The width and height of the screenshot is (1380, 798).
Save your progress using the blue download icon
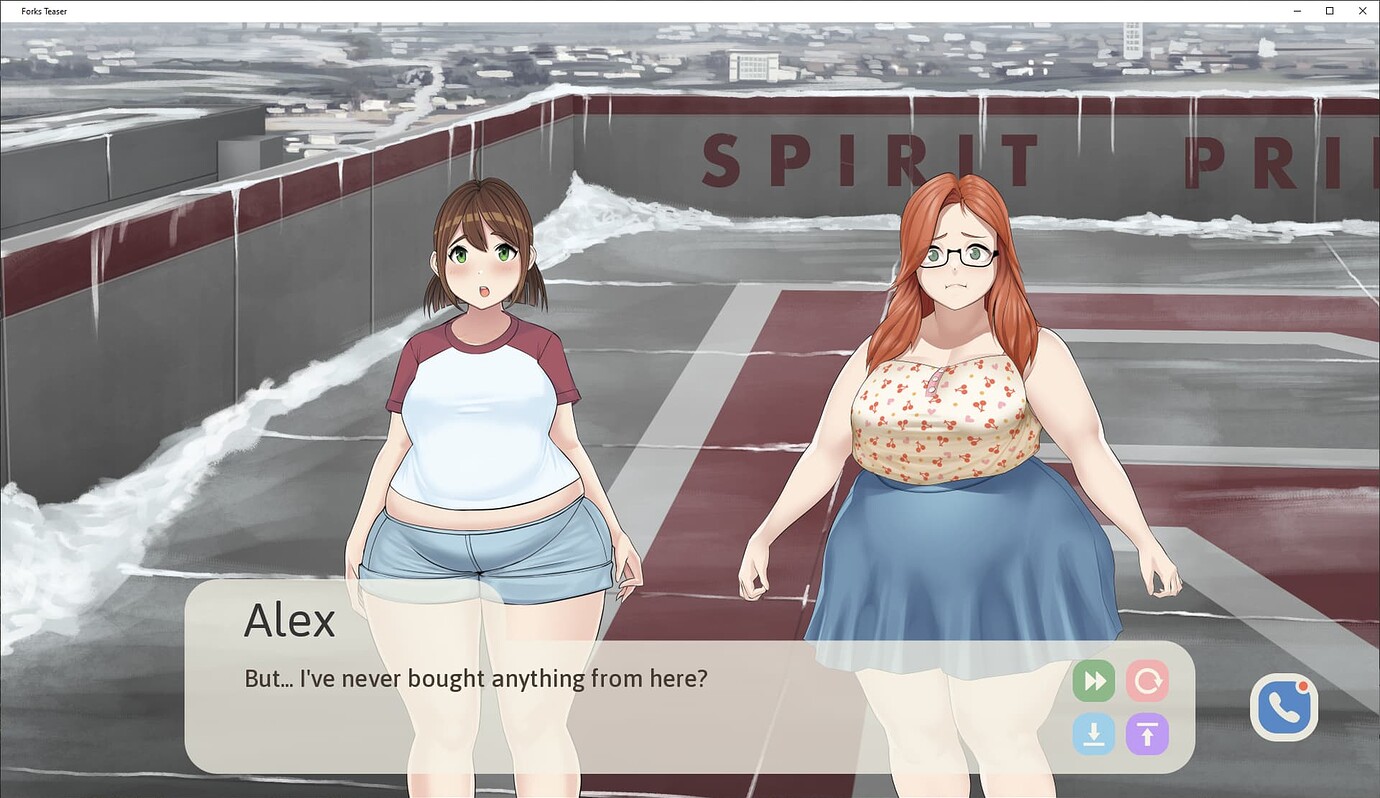1093,734
